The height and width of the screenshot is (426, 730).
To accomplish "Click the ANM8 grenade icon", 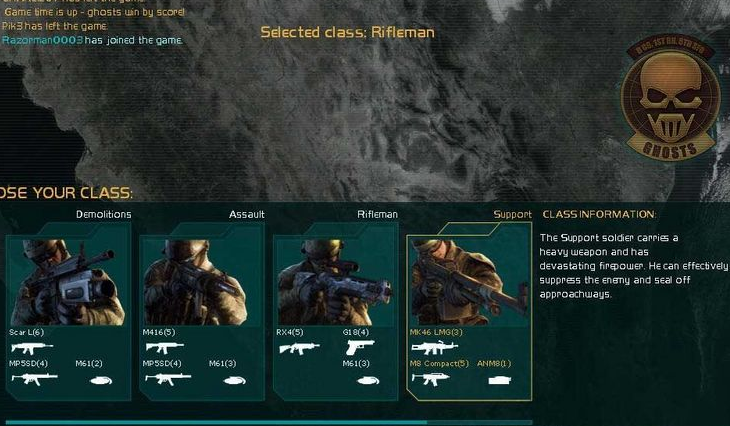I will coord(497,379).
